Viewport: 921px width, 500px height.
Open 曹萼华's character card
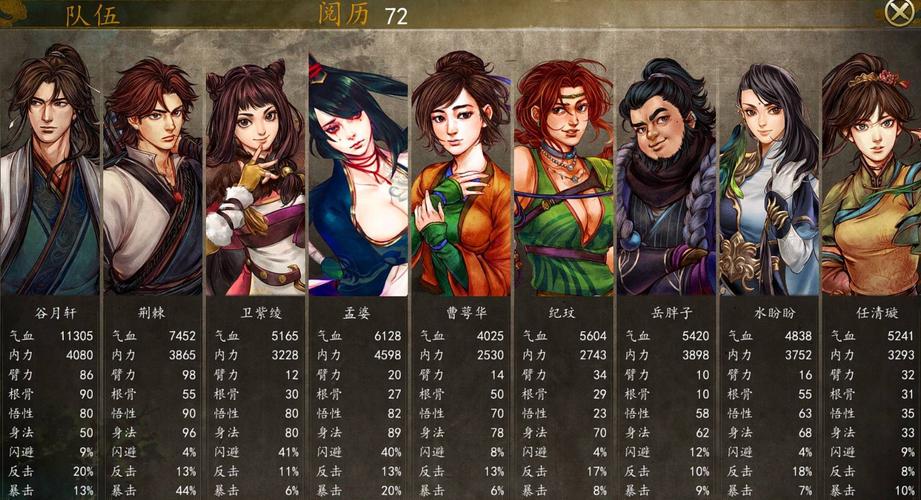coord(460,175)
